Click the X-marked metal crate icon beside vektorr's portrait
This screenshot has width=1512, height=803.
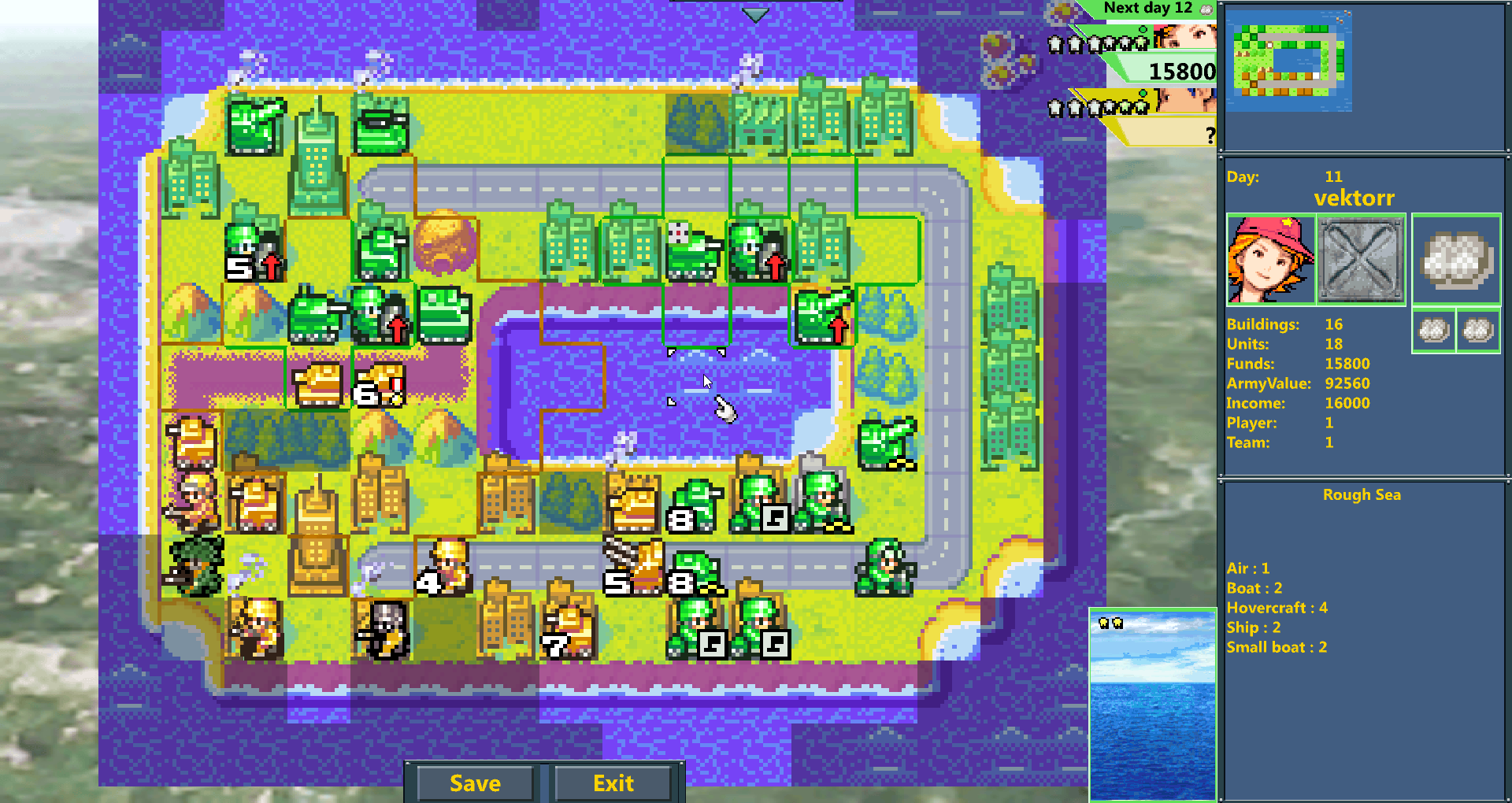tap(1362, 260)
